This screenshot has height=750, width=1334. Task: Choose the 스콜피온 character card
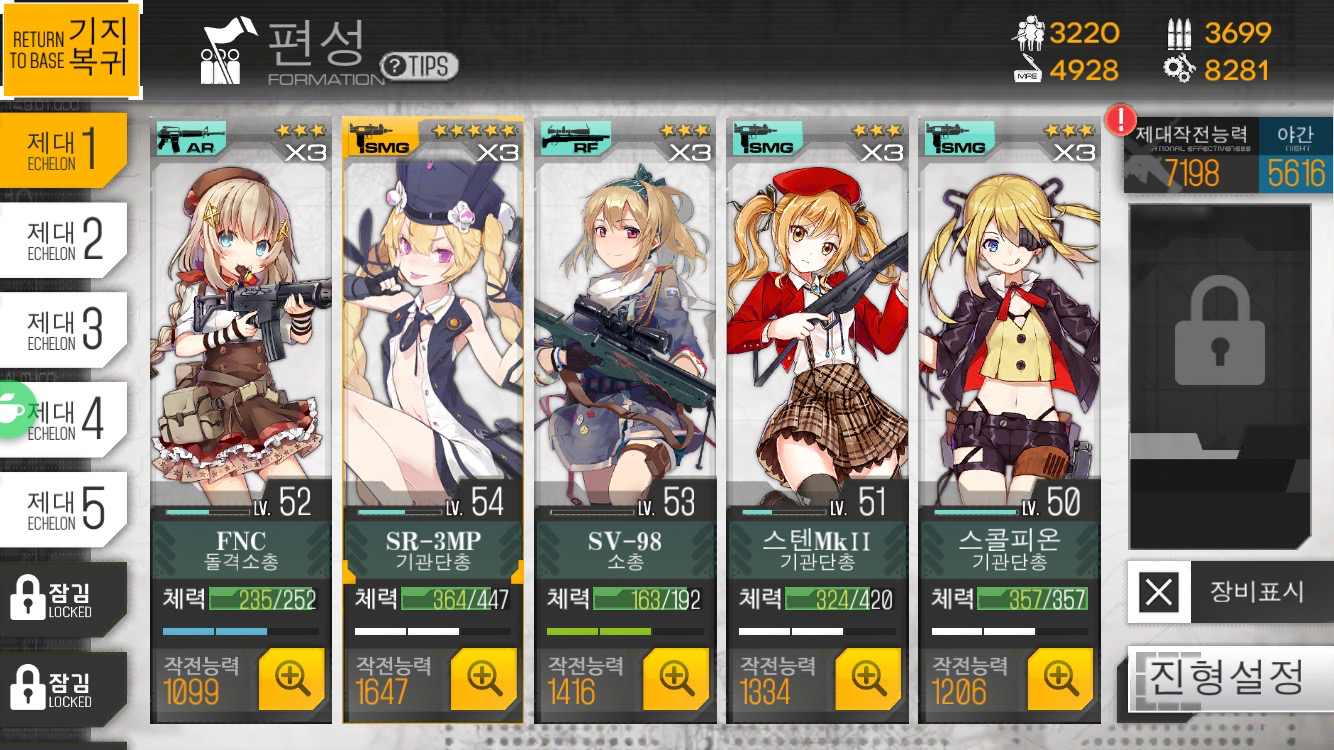click(1008, 320)
